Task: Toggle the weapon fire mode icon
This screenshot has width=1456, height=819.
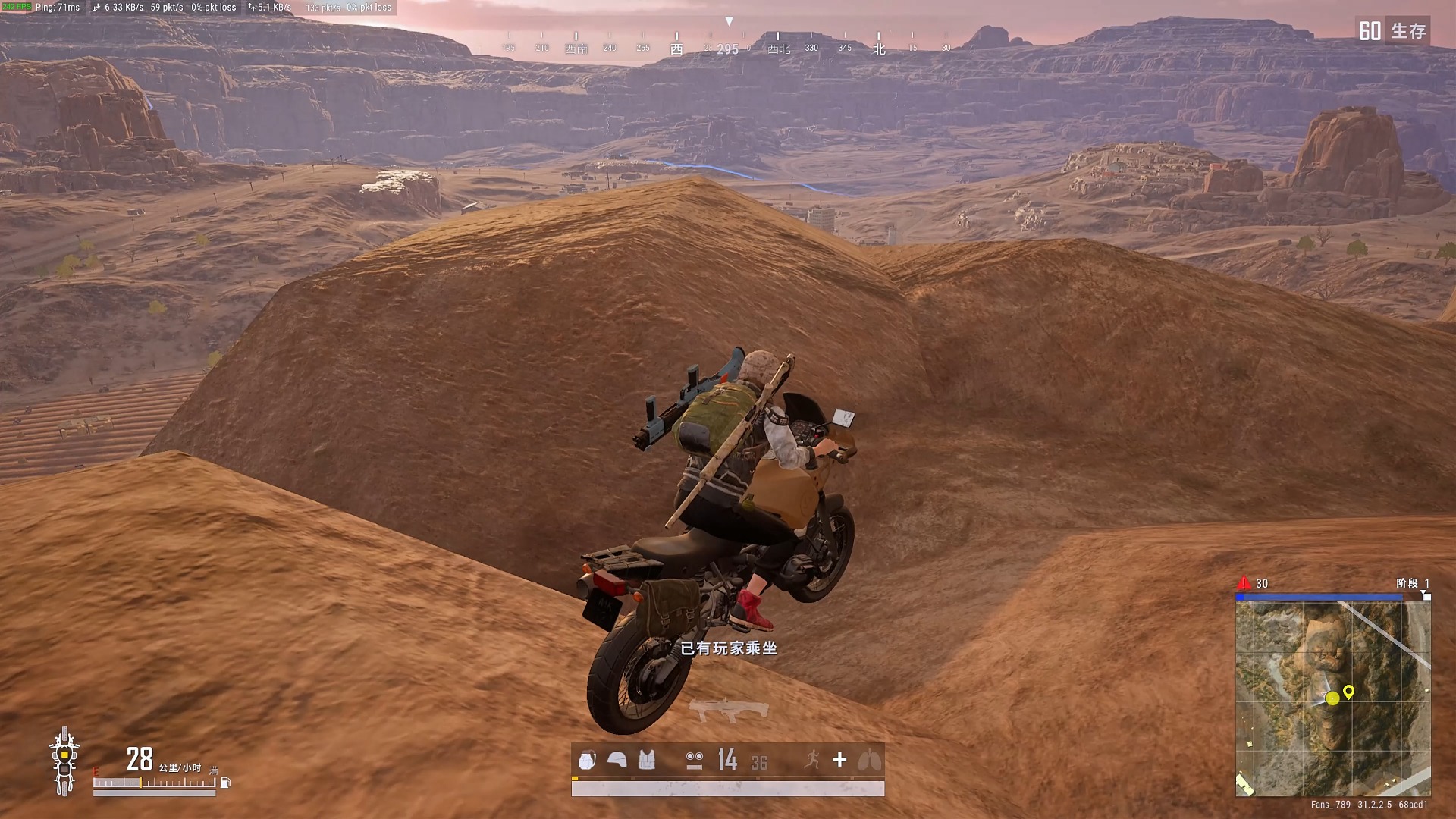Action: (694, 761)
